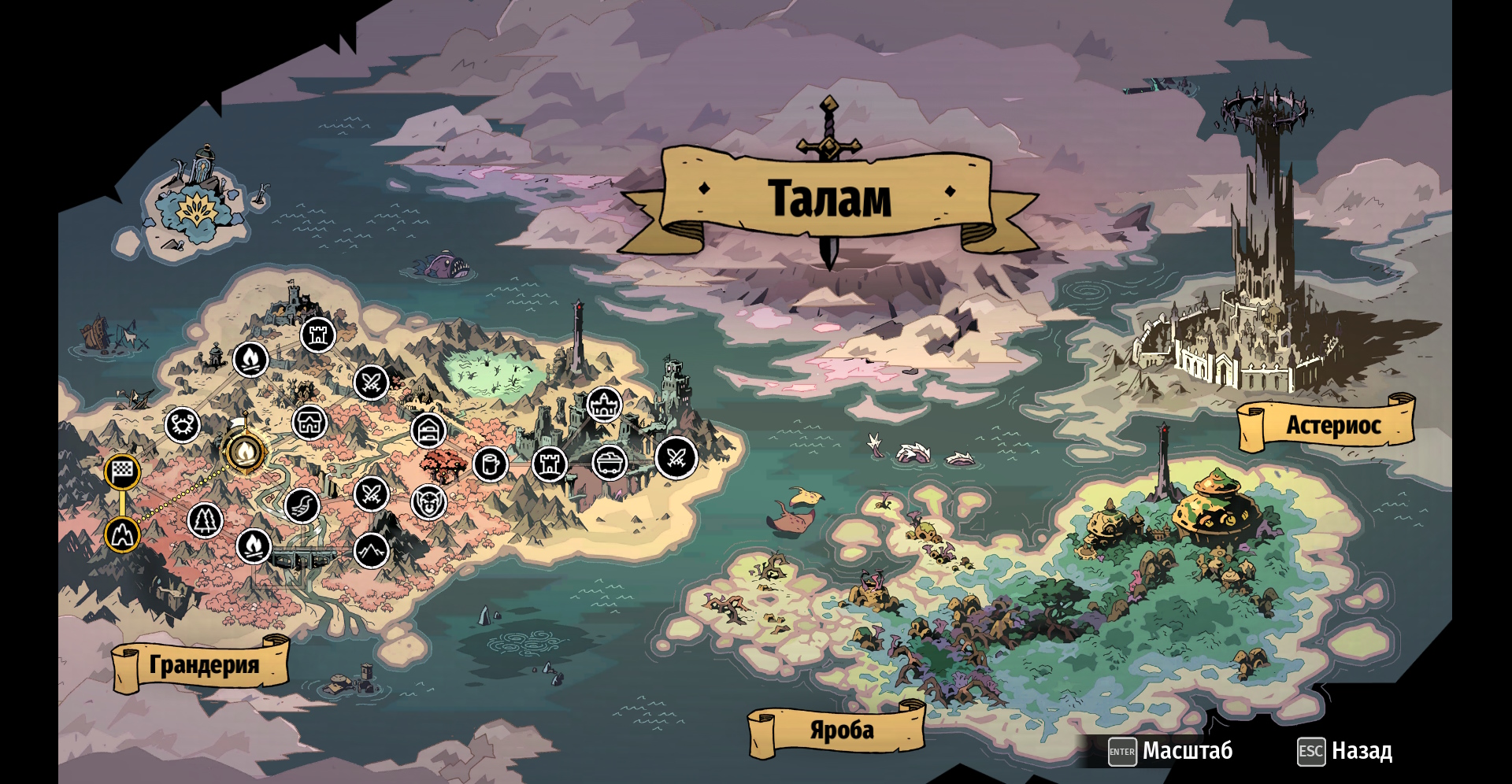Choose the wooden log node
1512x784 pixels.
pos(490,464)
